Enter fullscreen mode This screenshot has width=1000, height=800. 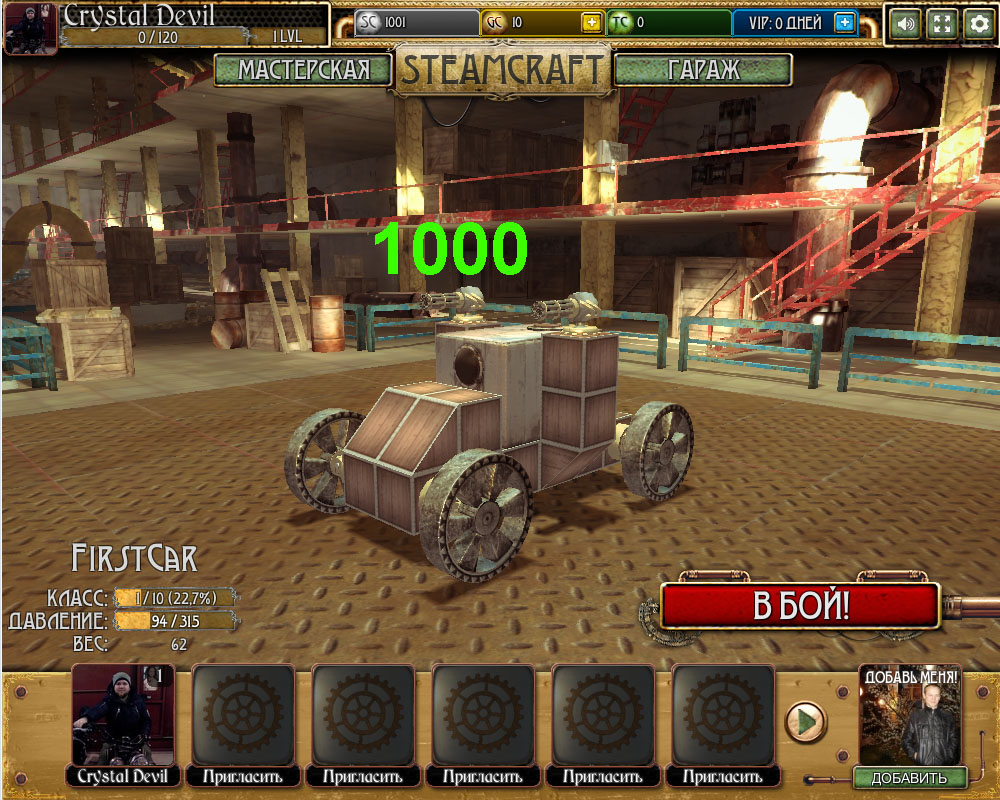942,24
